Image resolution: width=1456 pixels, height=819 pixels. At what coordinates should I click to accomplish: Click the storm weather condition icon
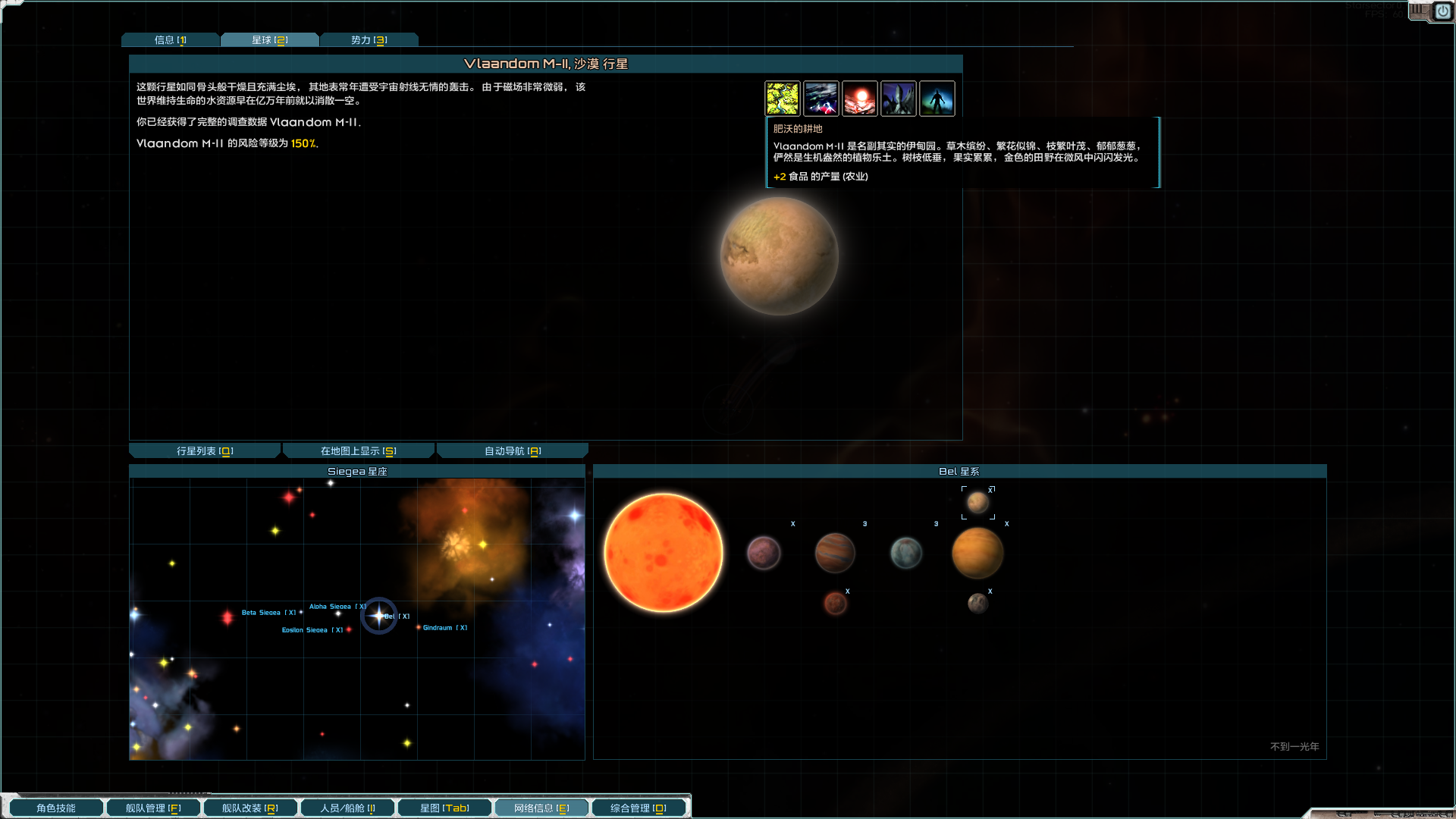[821, 98]
